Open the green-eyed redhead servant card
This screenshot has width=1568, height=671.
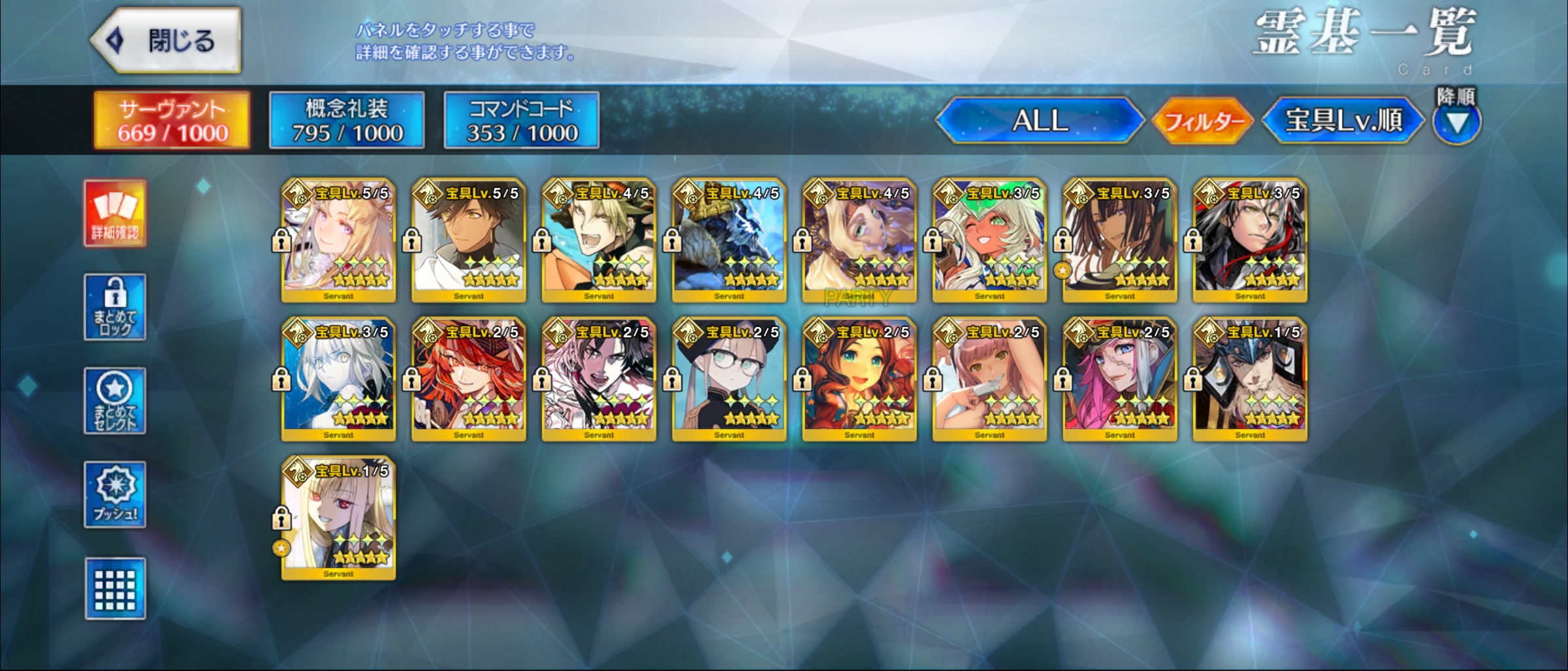coord(859,379)
